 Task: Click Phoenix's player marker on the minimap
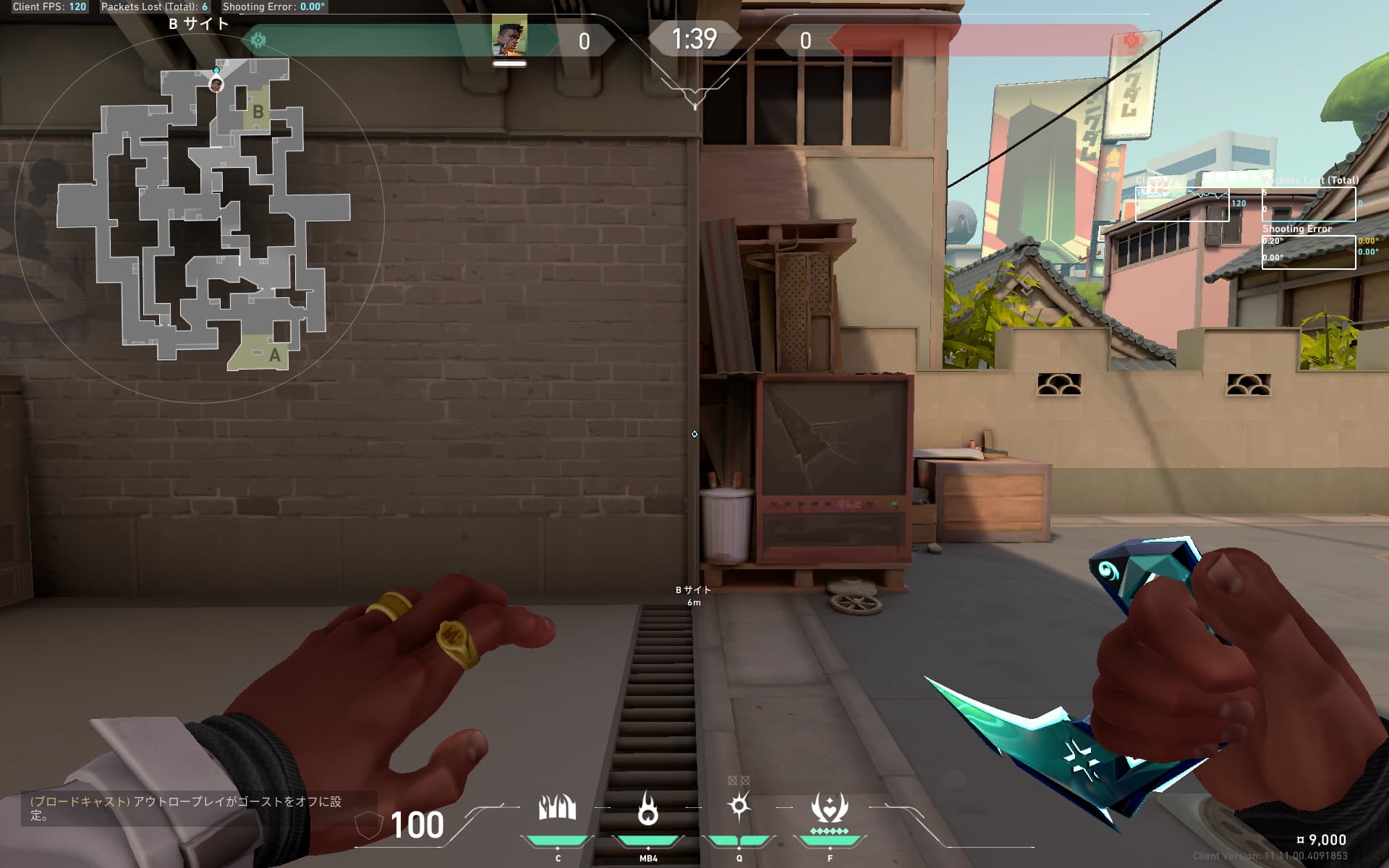(x=216, y=85)
